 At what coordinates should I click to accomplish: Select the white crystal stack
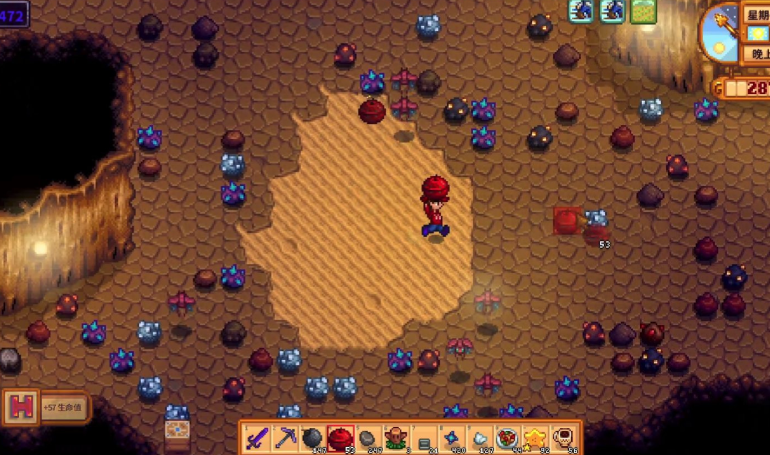coord(481,439)
